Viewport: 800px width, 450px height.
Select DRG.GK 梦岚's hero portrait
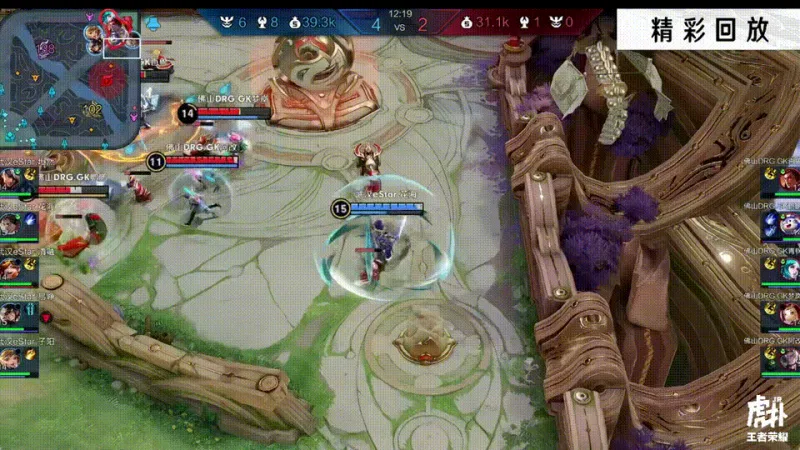(787, 312)
